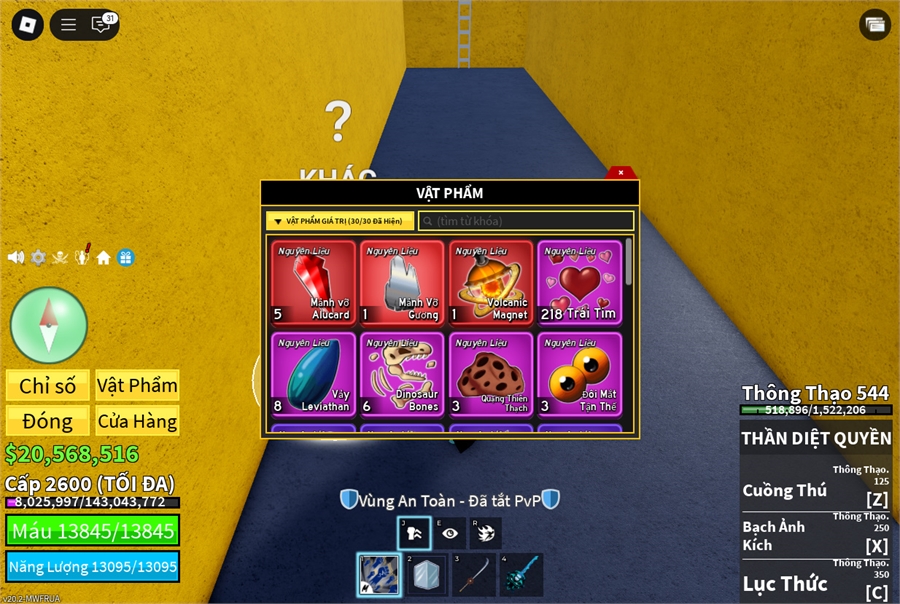Select the Mảnh Vỡ Gương item
The height and width of the screenshot is (604, 900).
402,283
